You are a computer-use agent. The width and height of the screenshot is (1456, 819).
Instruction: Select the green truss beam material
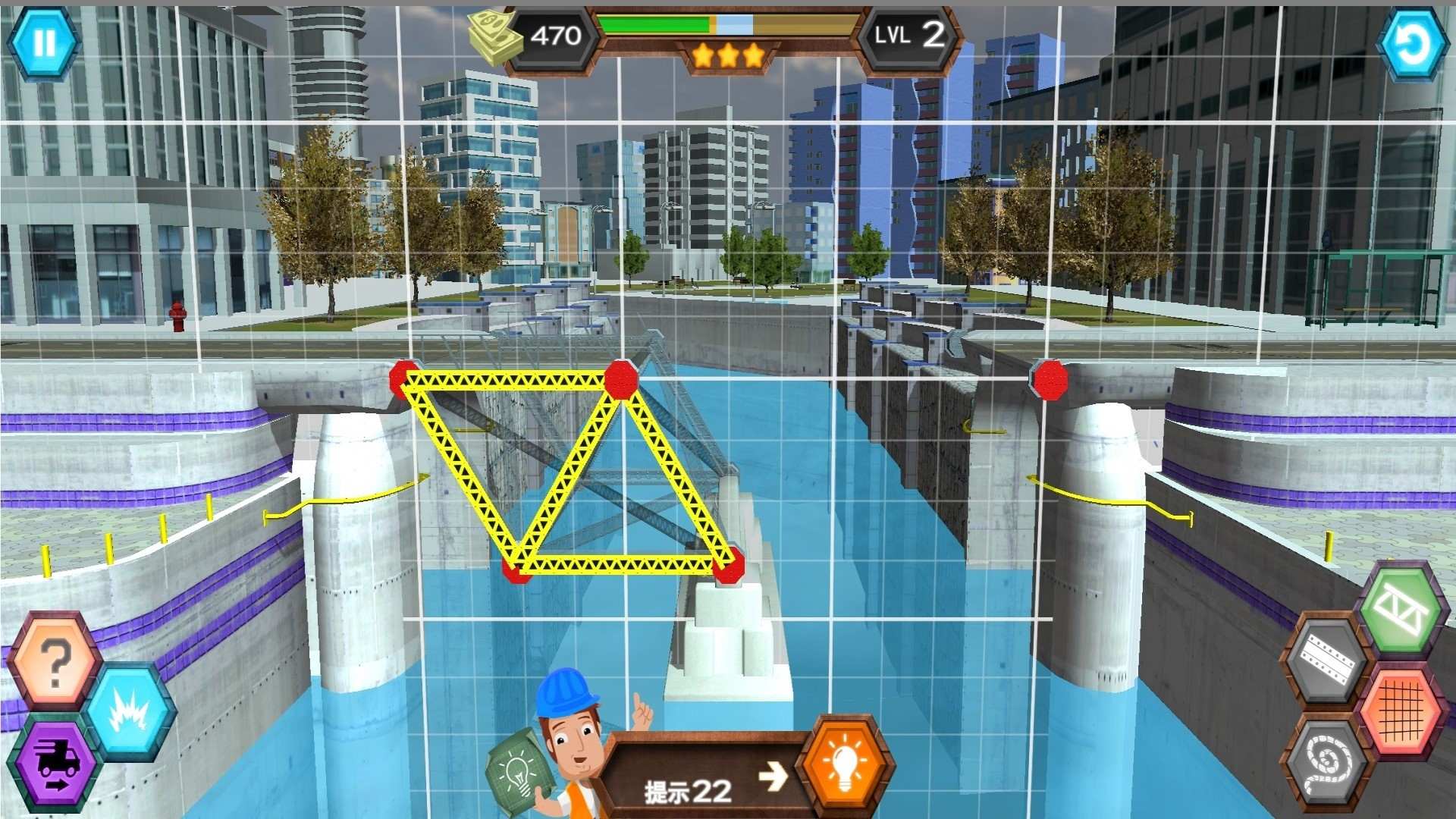[1401, 610]
